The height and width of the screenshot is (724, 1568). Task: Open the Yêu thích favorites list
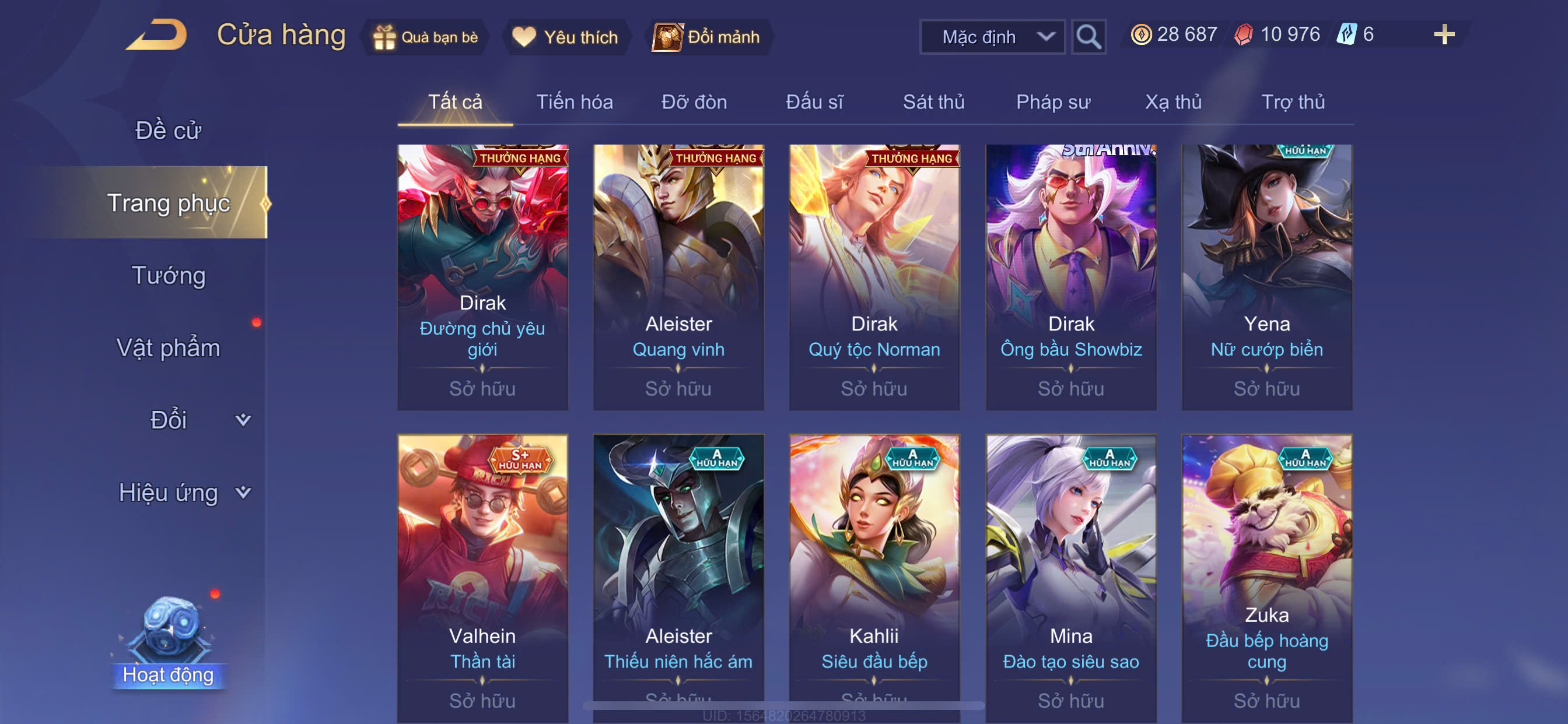tap(565, 37)
